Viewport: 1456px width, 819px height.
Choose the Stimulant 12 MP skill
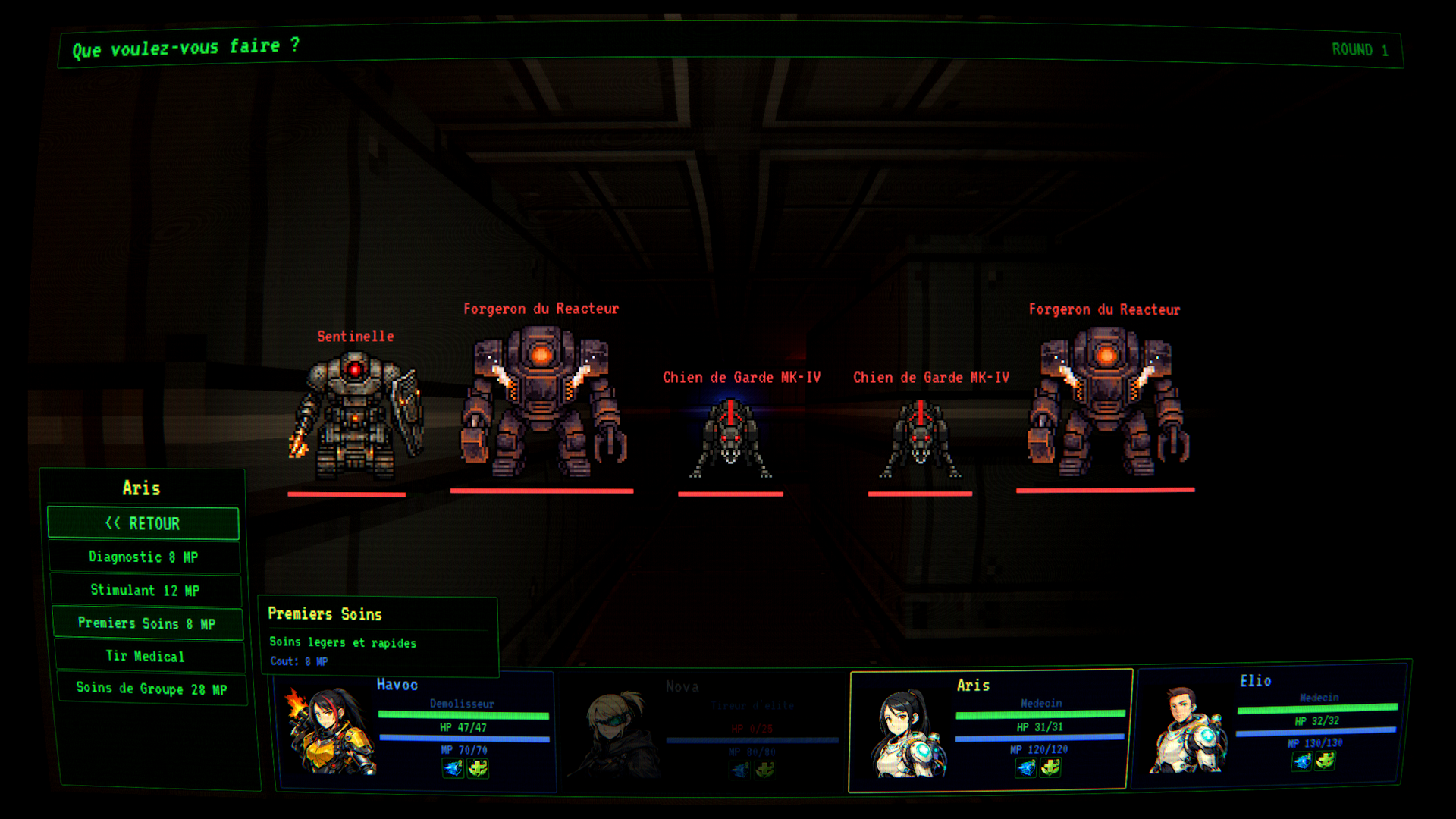click(x=146, y=590)
